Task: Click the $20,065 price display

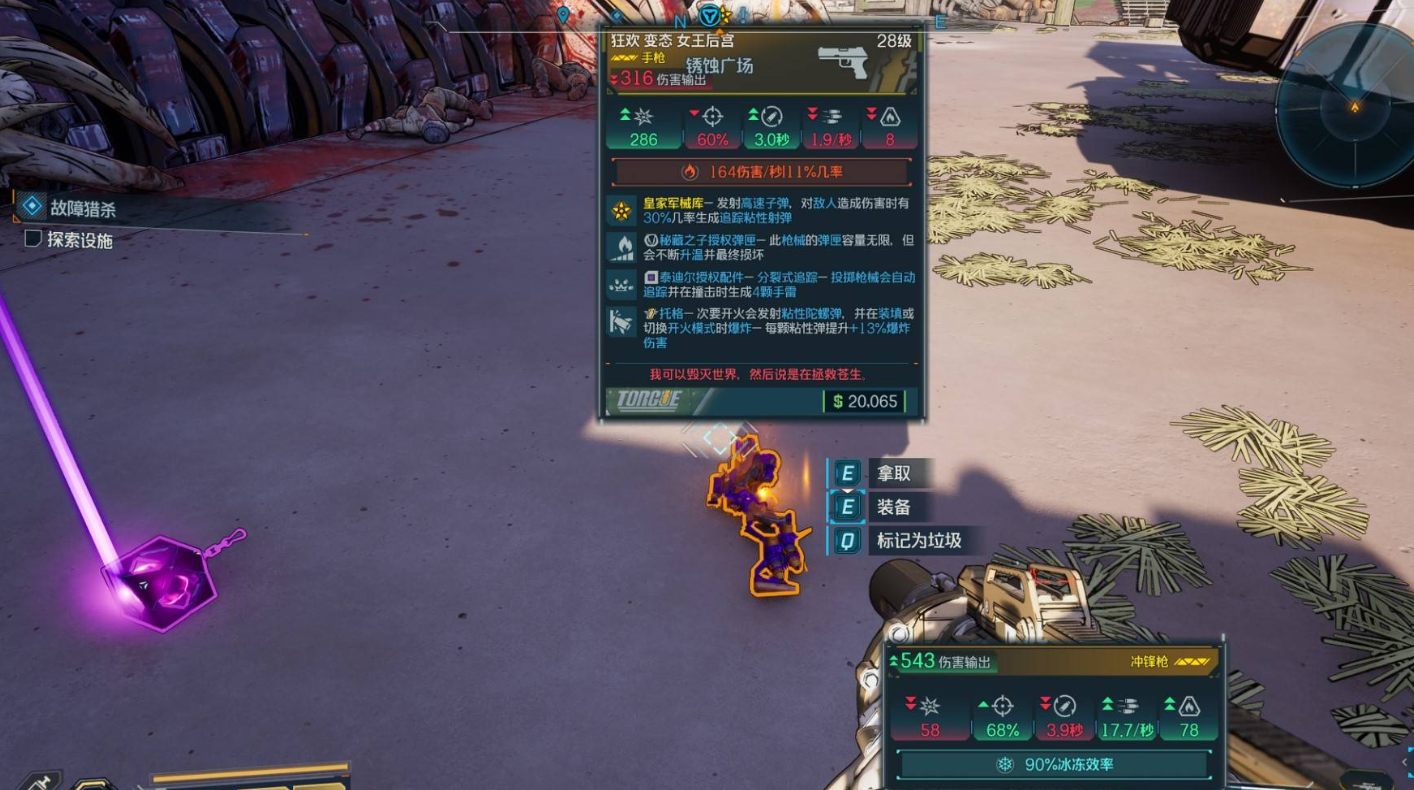Action: pyautogui.click(x=866, y=401)
